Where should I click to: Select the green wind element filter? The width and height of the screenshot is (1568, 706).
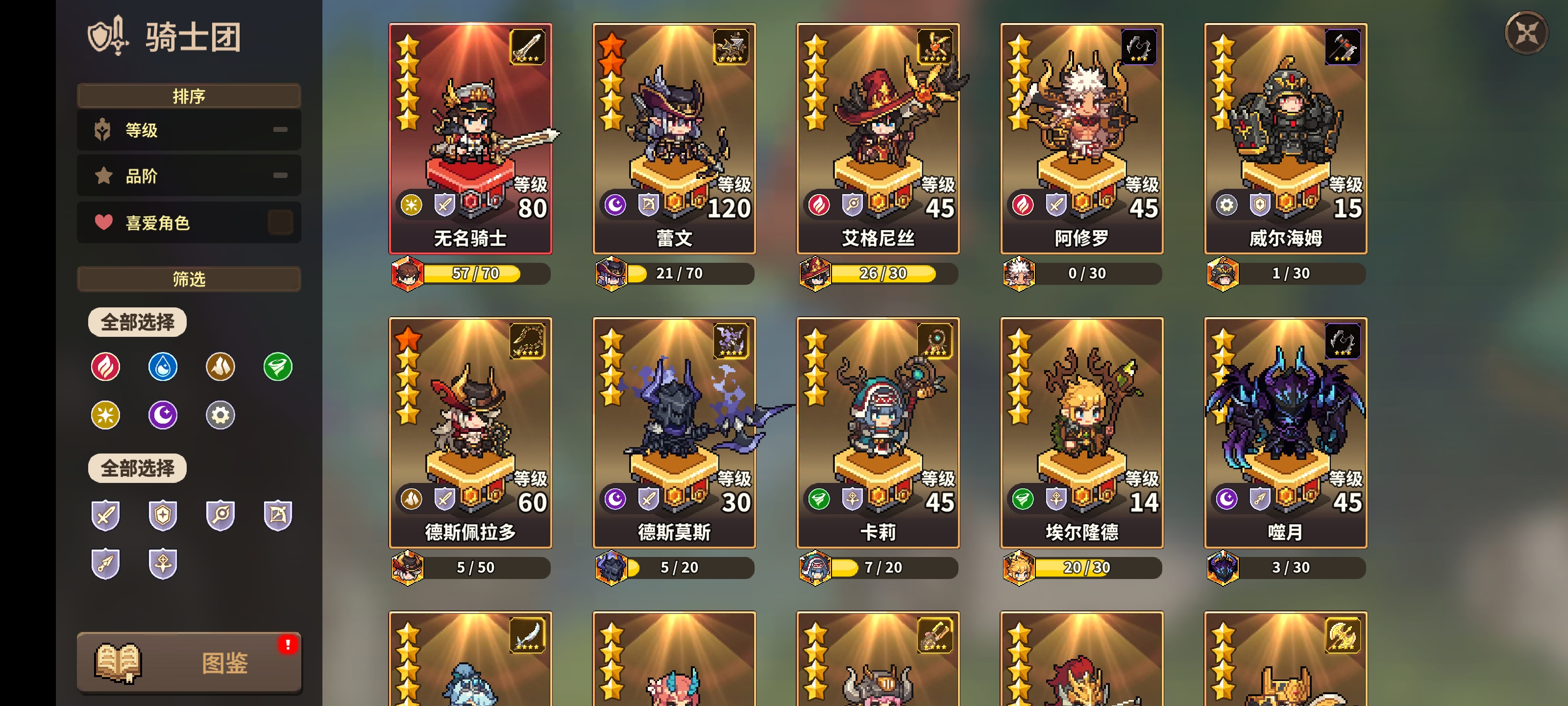pos(277,367)
